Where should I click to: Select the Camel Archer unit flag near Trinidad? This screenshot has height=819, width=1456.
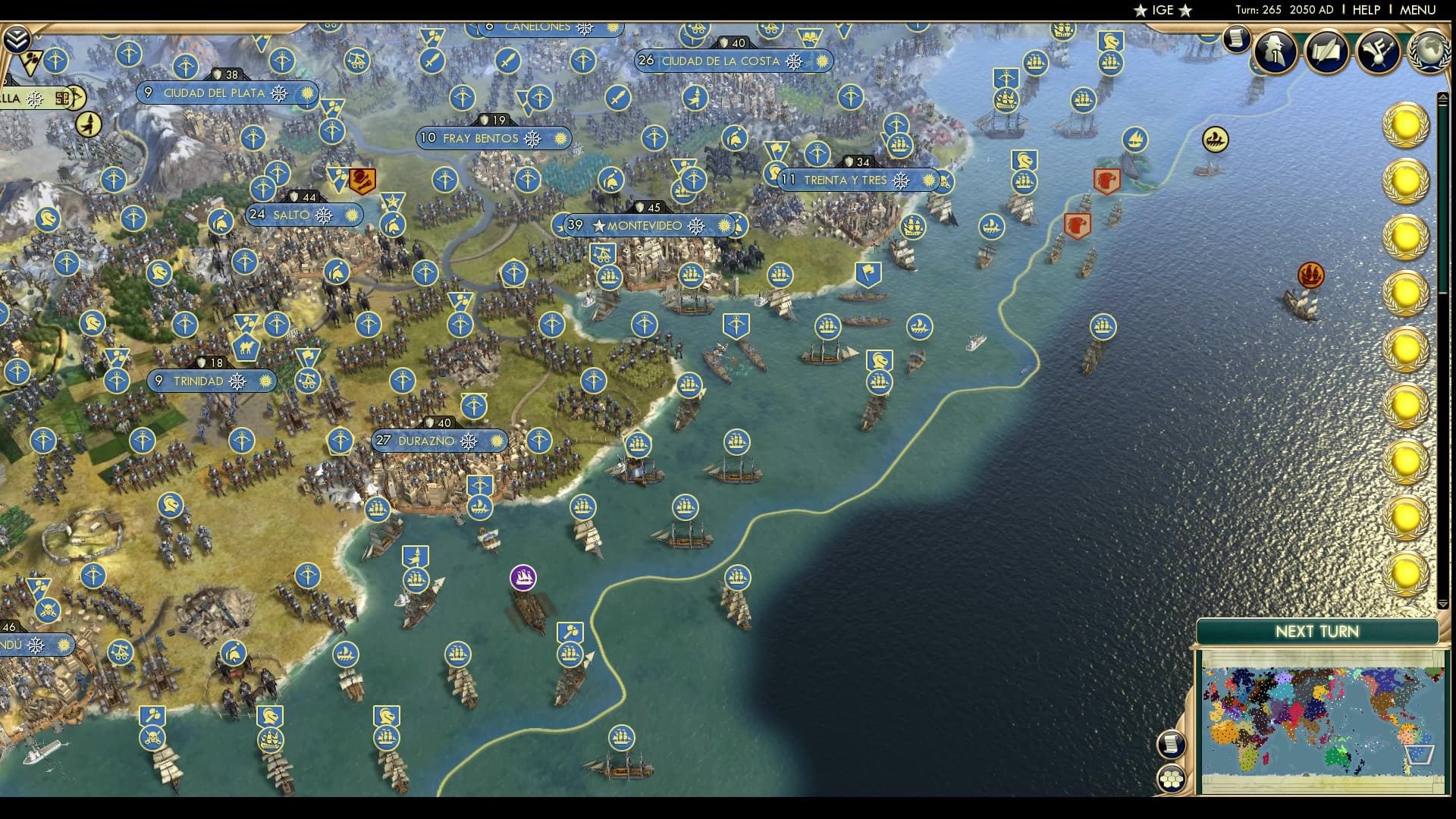(x=246, y=347)
